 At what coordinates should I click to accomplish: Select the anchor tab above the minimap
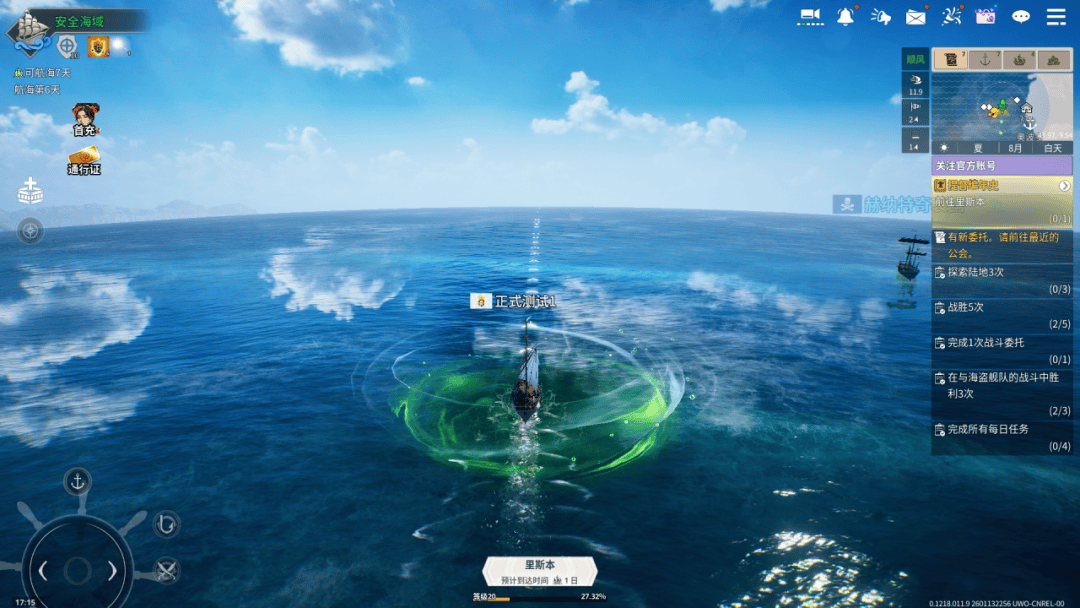click(x=985, y=60)
